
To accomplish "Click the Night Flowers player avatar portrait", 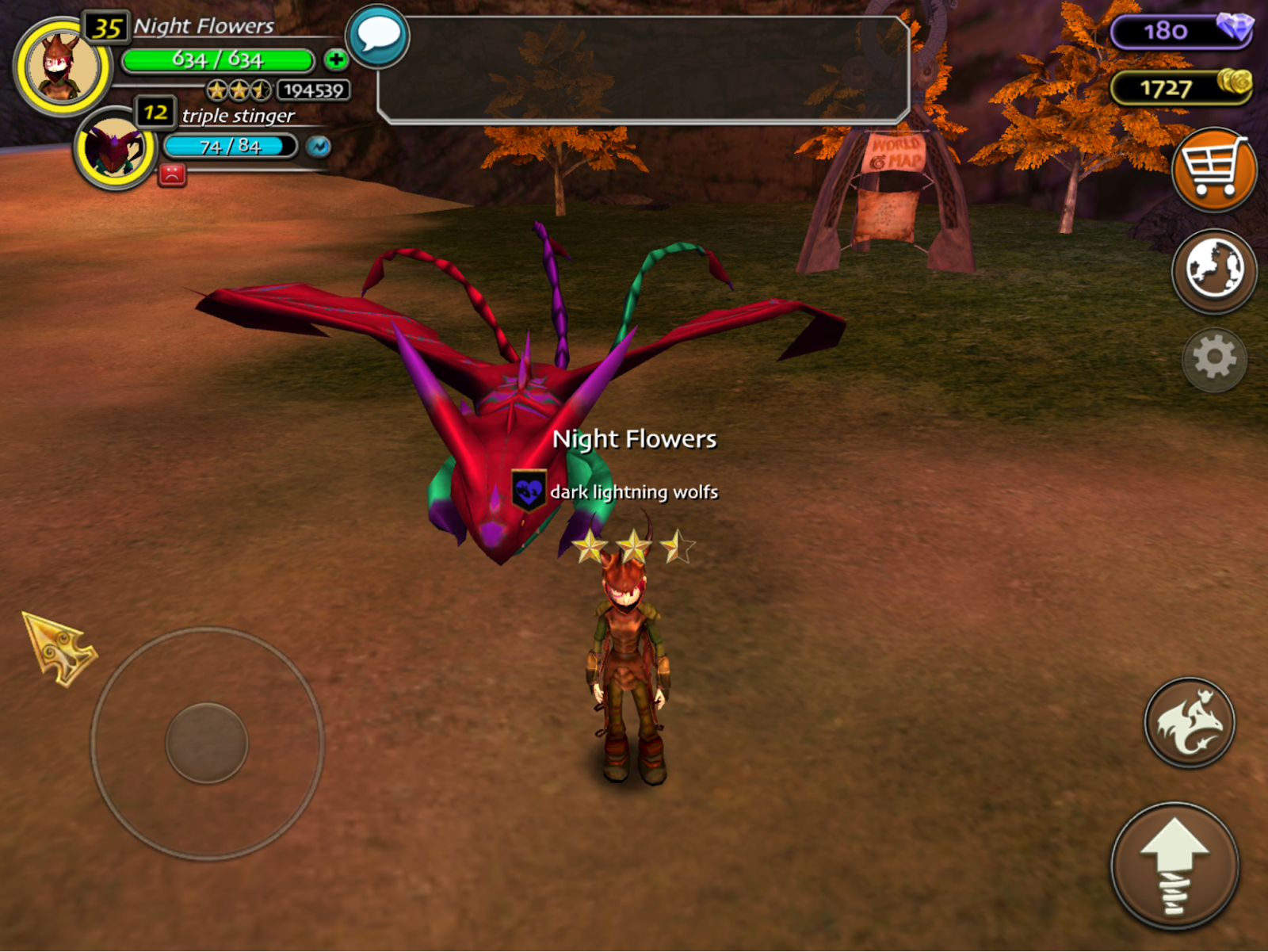I will point(62,68).
